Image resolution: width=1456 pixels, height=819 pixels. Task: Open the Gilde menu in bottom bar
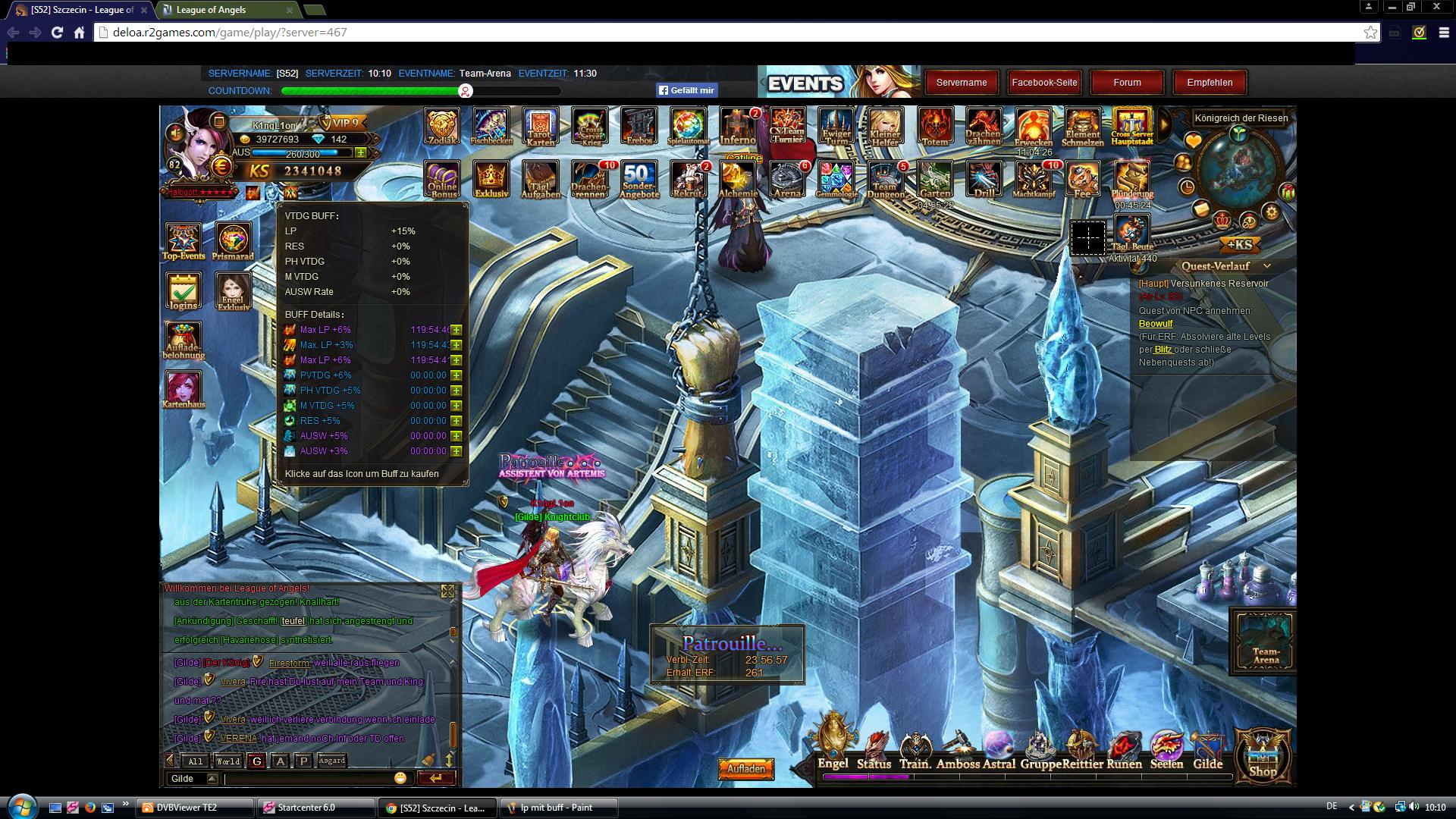tap(1207, 751)
